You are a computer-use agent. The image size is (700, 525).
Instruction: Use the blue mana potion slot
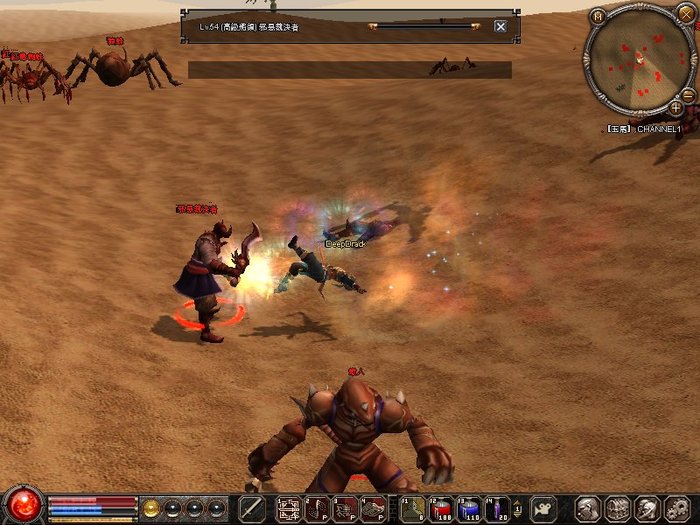pos(469,509)
